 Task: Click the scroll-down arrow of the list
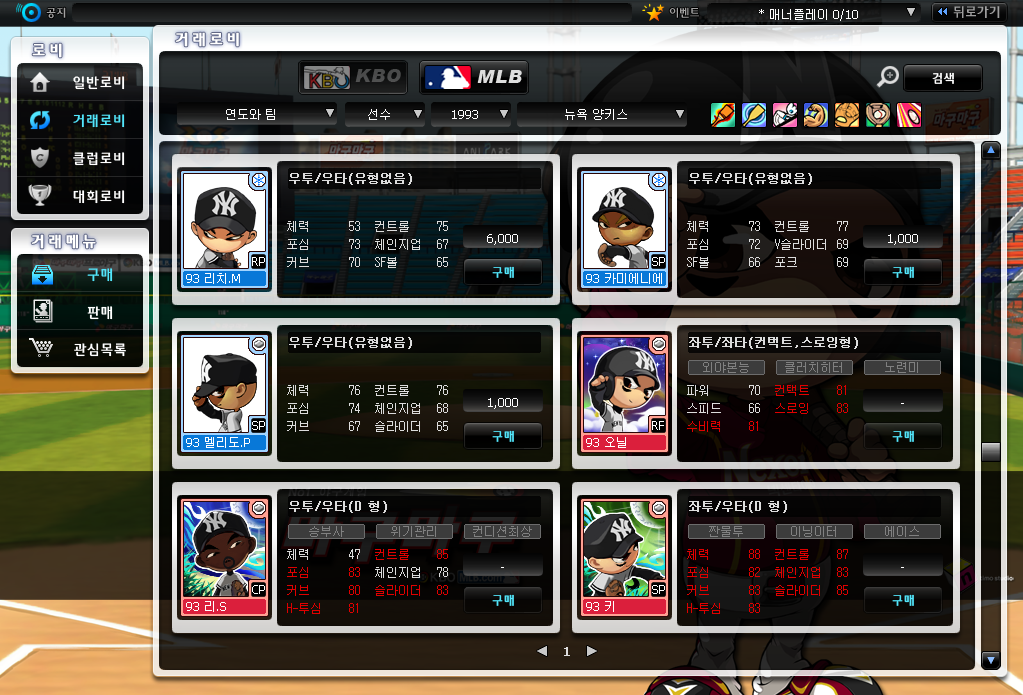click(991, 659)
